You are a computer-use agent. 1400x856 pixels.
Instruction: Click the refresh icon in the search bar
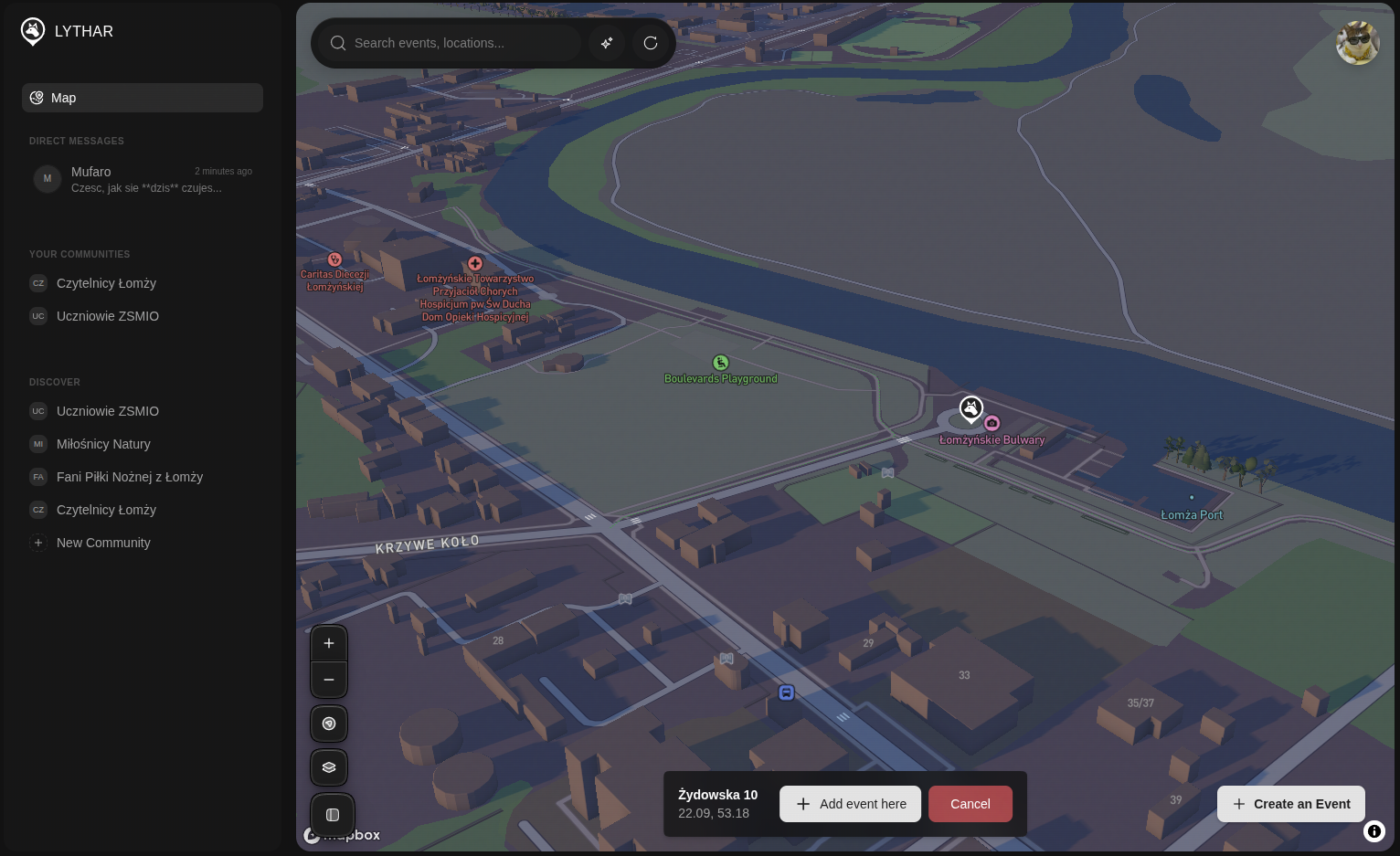point(651,43)
